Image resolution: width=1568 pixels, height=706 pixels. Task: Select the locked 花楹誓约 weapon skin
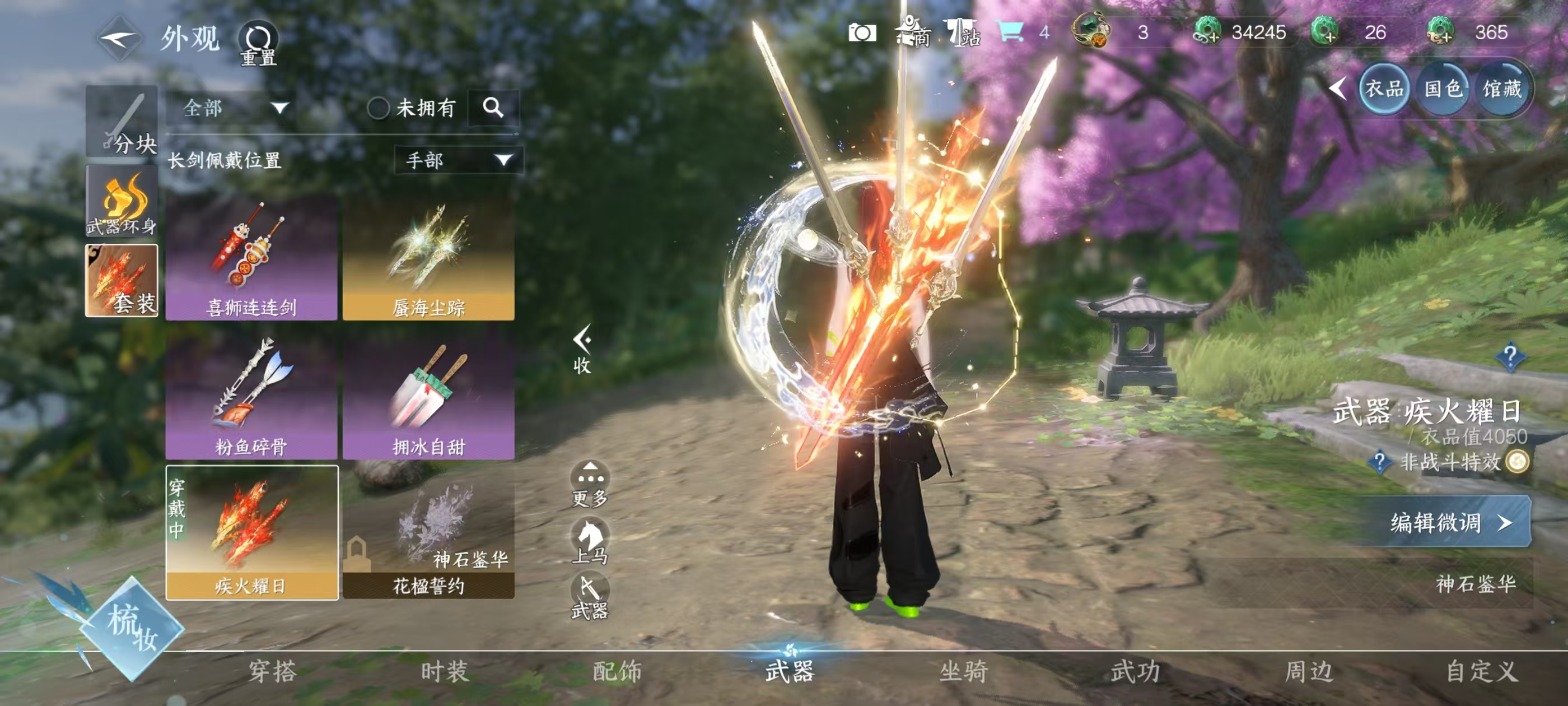[x=428, y=534]
